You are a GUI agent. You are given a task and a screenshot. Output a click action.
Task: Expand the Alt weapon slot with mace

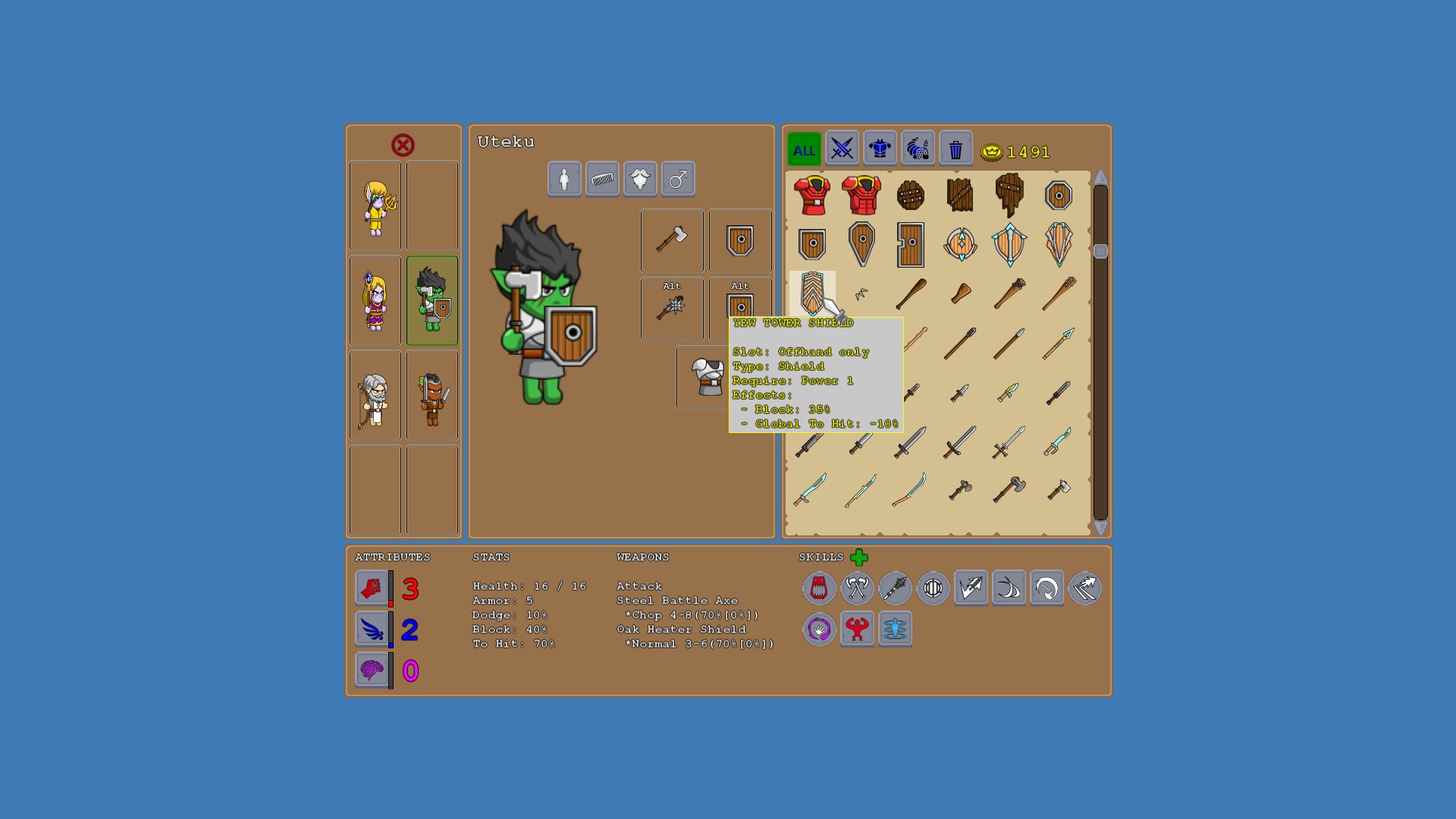pyautogui.click(x=671, y=309)
